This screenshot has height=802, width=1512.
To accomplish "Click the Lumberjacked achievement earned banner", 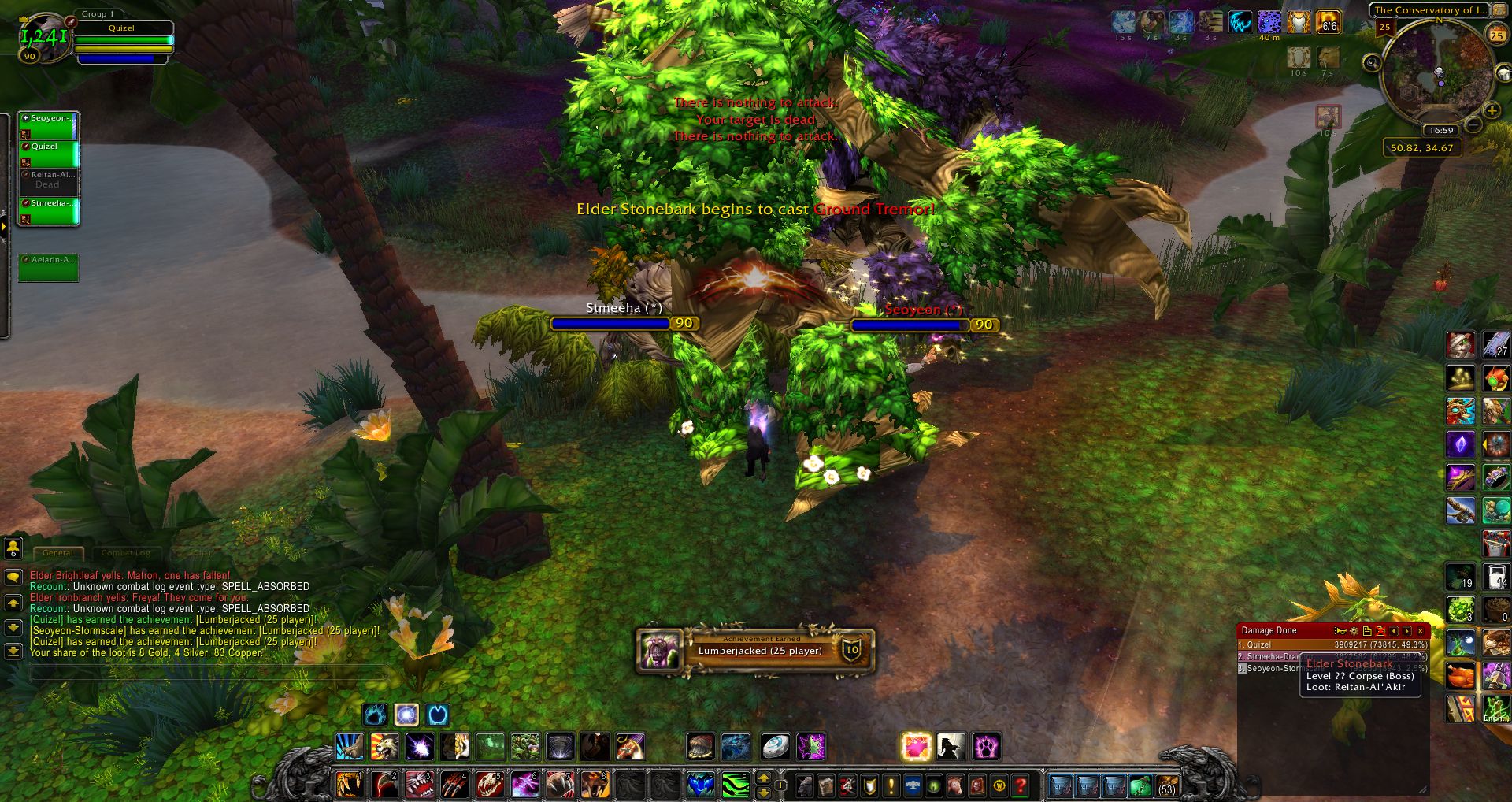I will point(754,650).
